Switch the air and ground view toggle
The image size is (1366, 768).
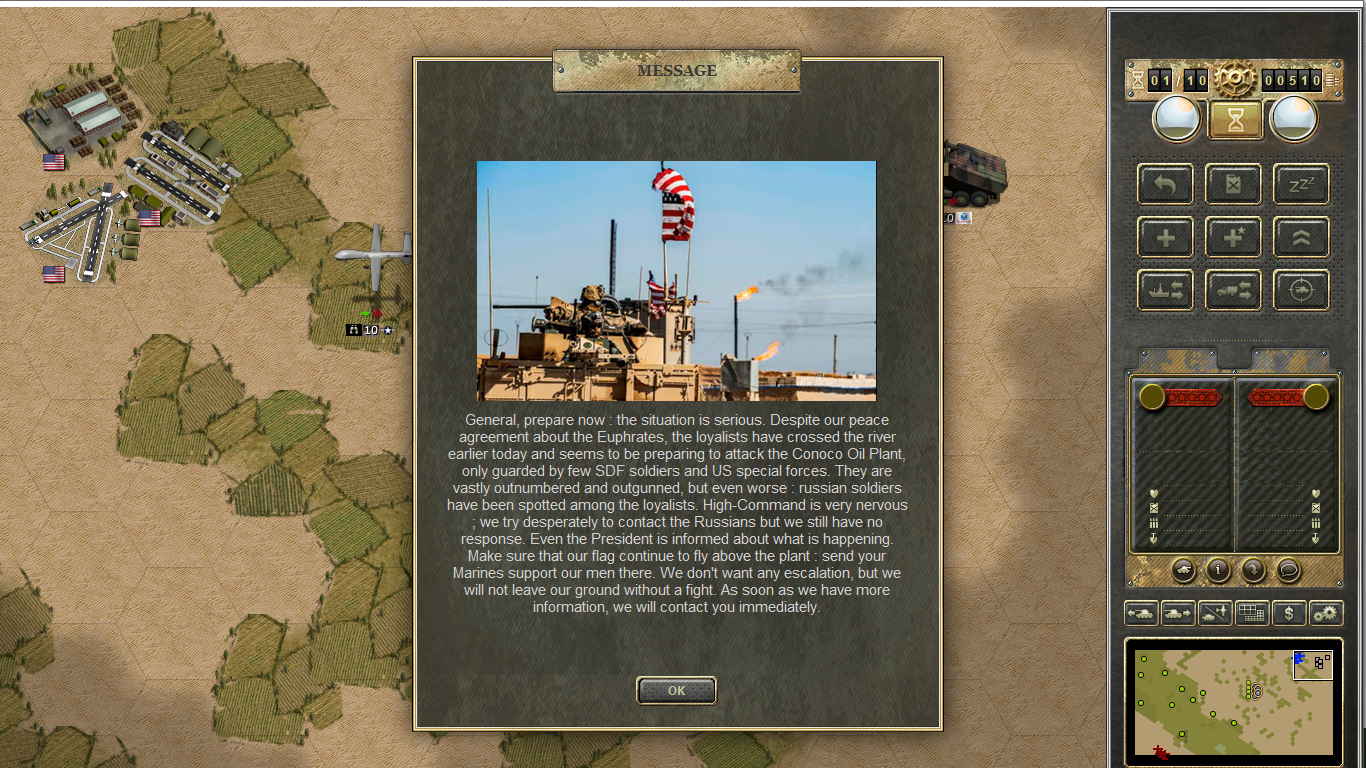click(x=1215, y=613)
